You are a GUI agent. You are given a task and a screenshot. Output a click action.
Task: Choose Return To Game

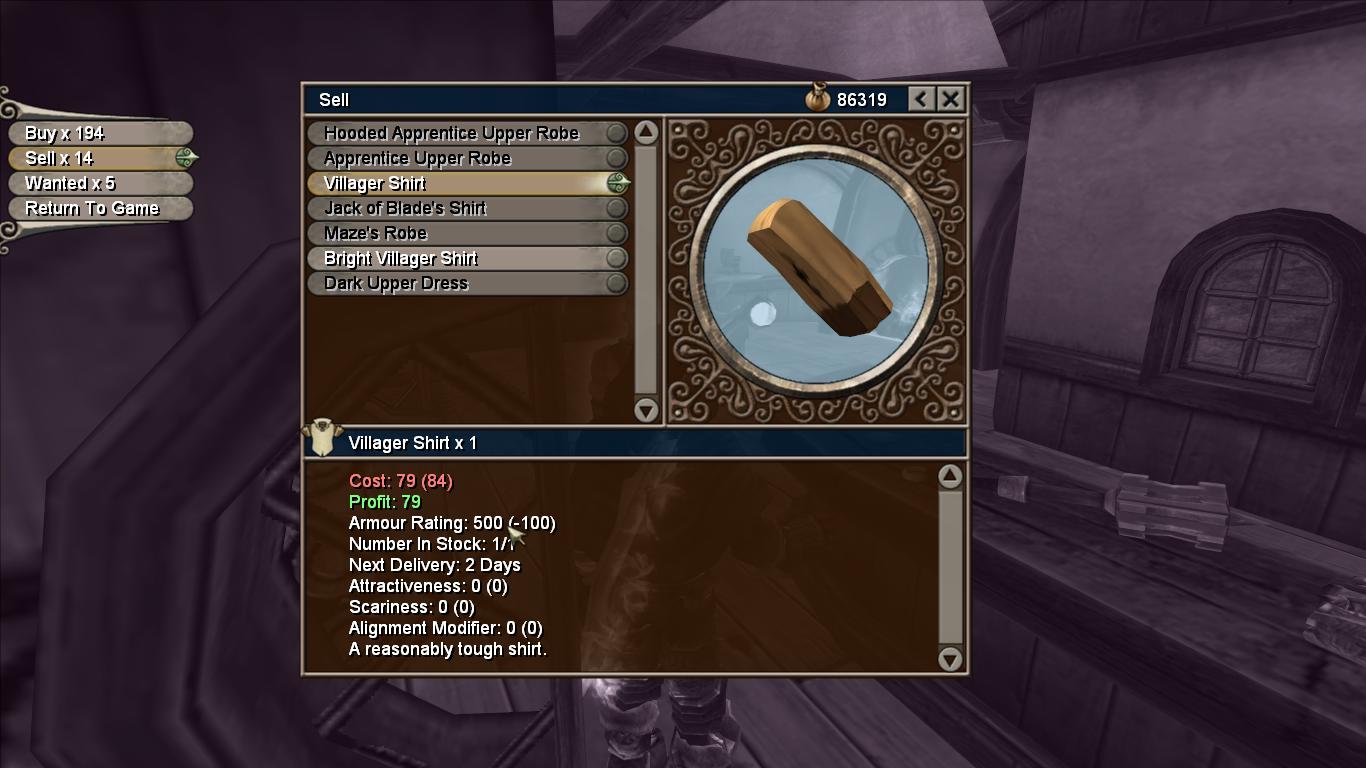click(x=98, y=208)
